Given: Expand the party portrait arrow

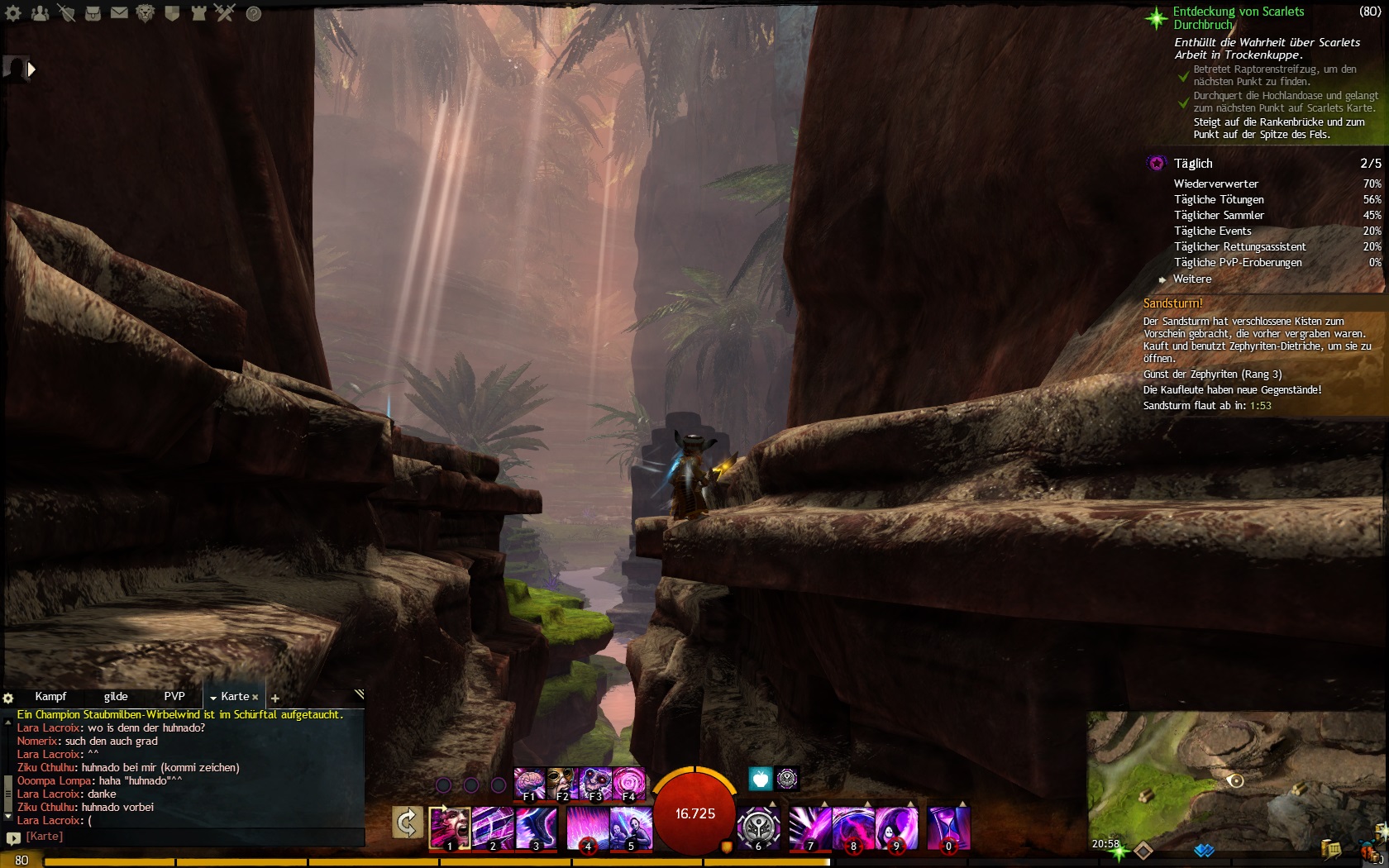Looking at the screenshot, I should (x=31, y=69).
